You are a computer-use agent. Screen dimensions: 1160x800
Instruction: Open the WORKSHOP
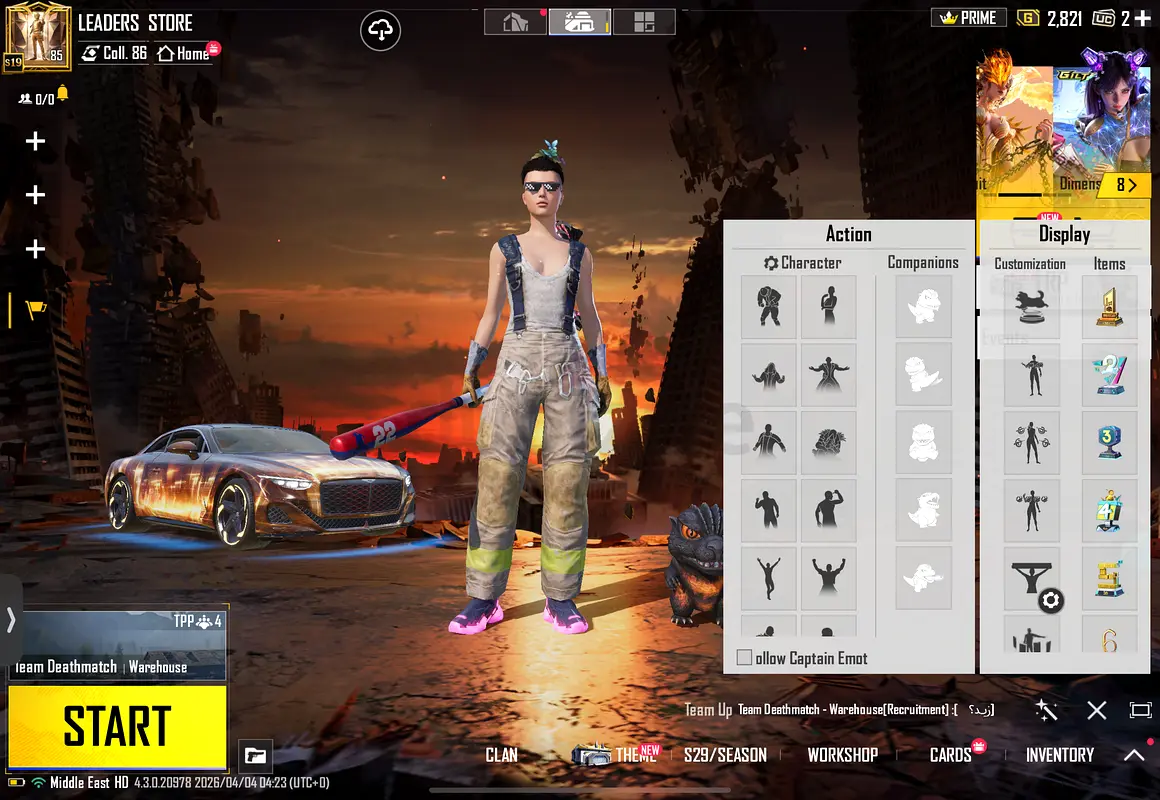coord(842,755)
